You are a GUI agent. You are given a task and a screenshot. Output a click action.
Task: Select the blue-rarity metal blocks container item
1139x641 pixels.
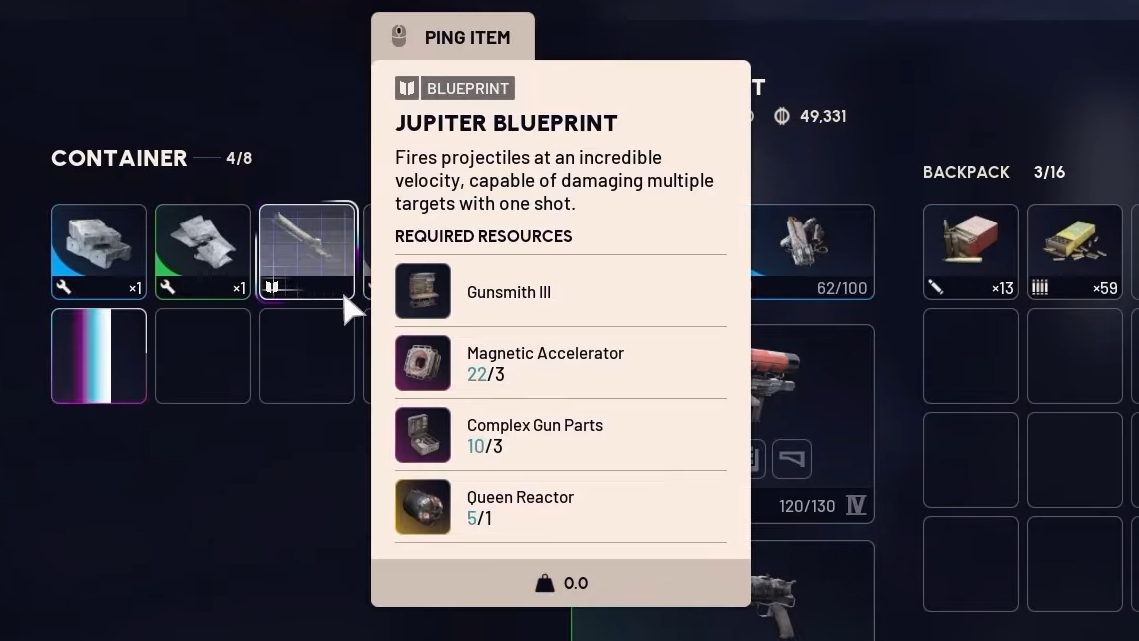click(x=99, y=251)
